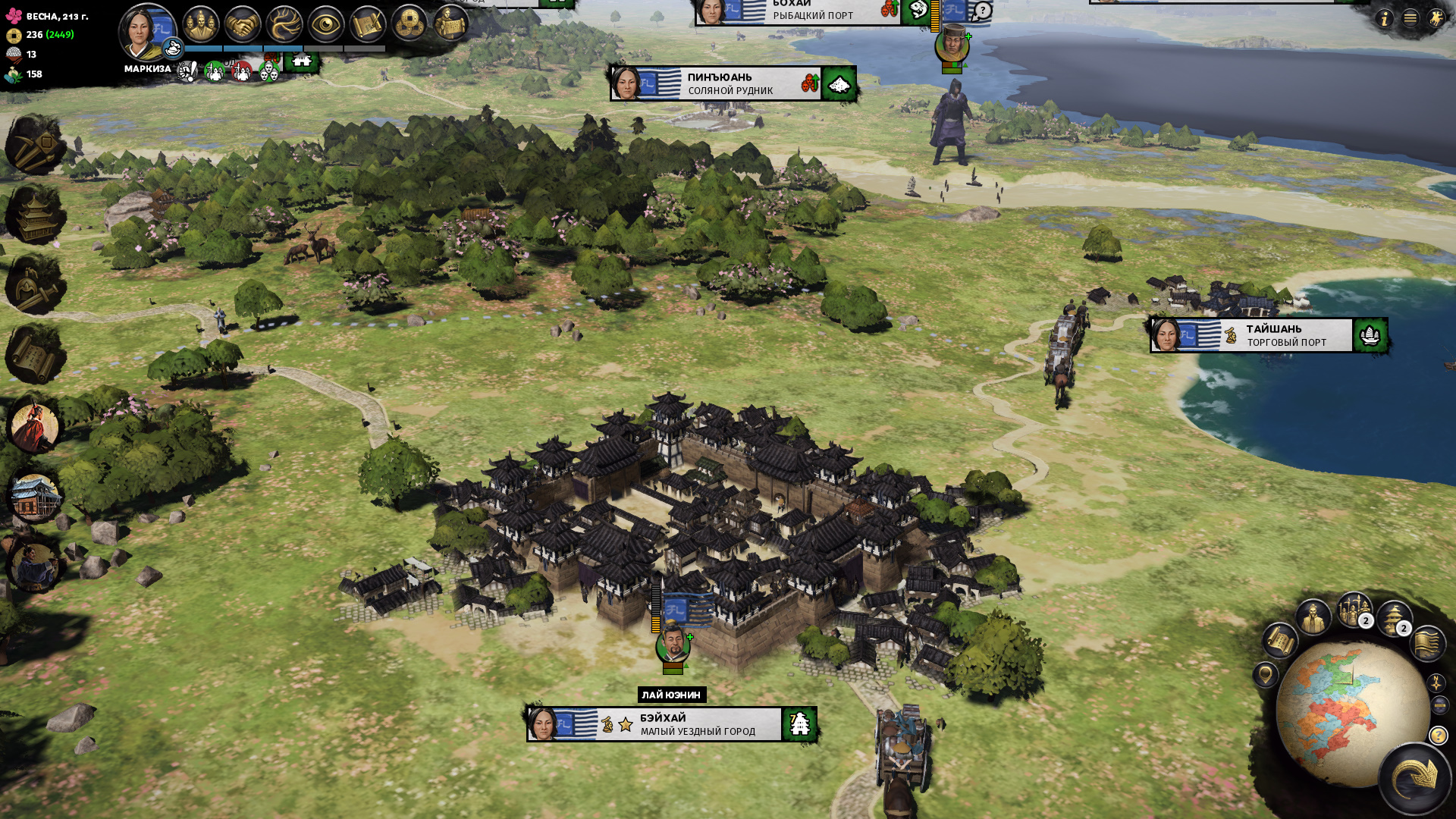Open the reforms tree icon

click(x=284, y=24)
